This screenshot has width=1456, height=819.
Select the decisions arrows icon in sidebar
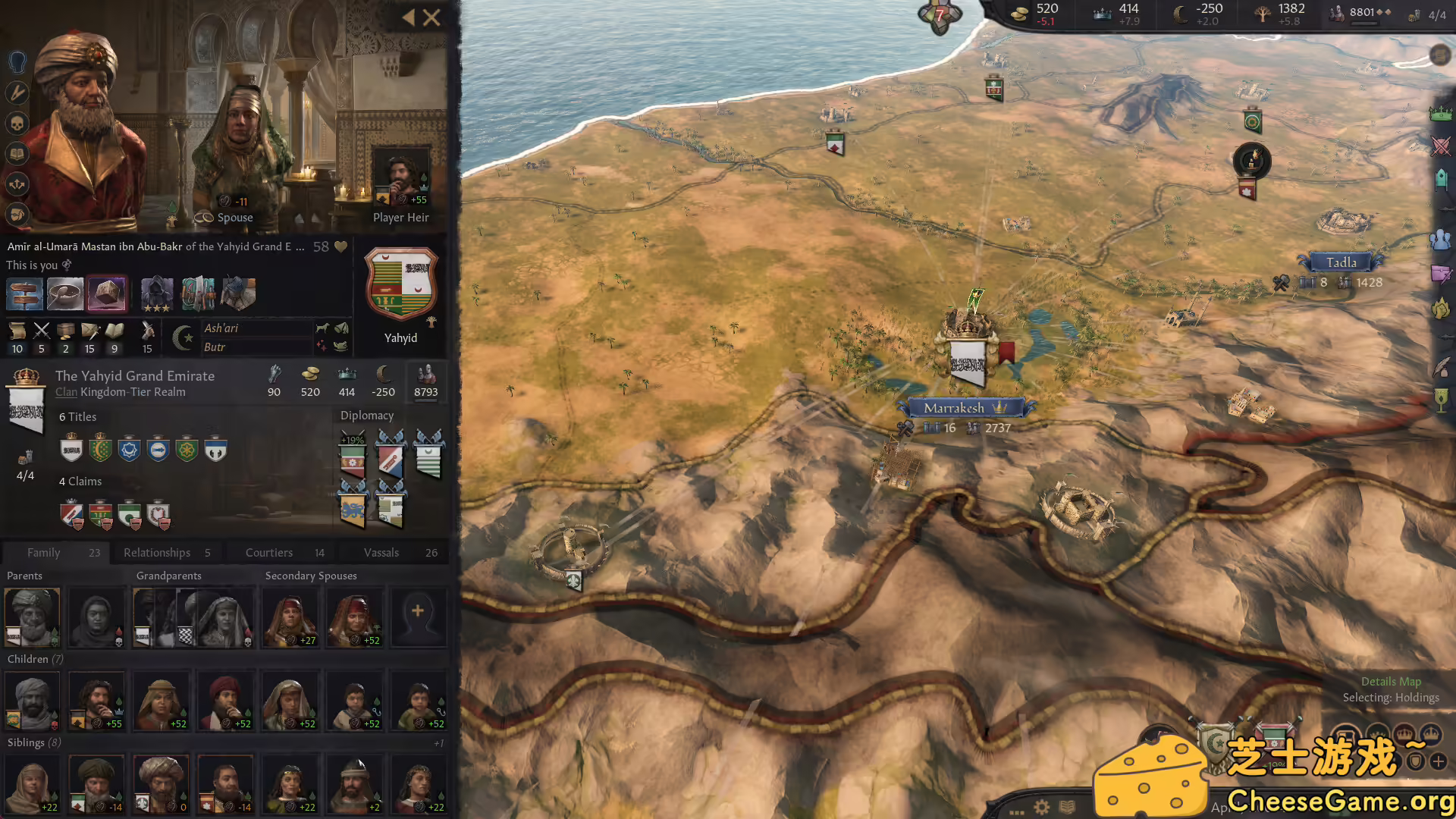point(17,182)
